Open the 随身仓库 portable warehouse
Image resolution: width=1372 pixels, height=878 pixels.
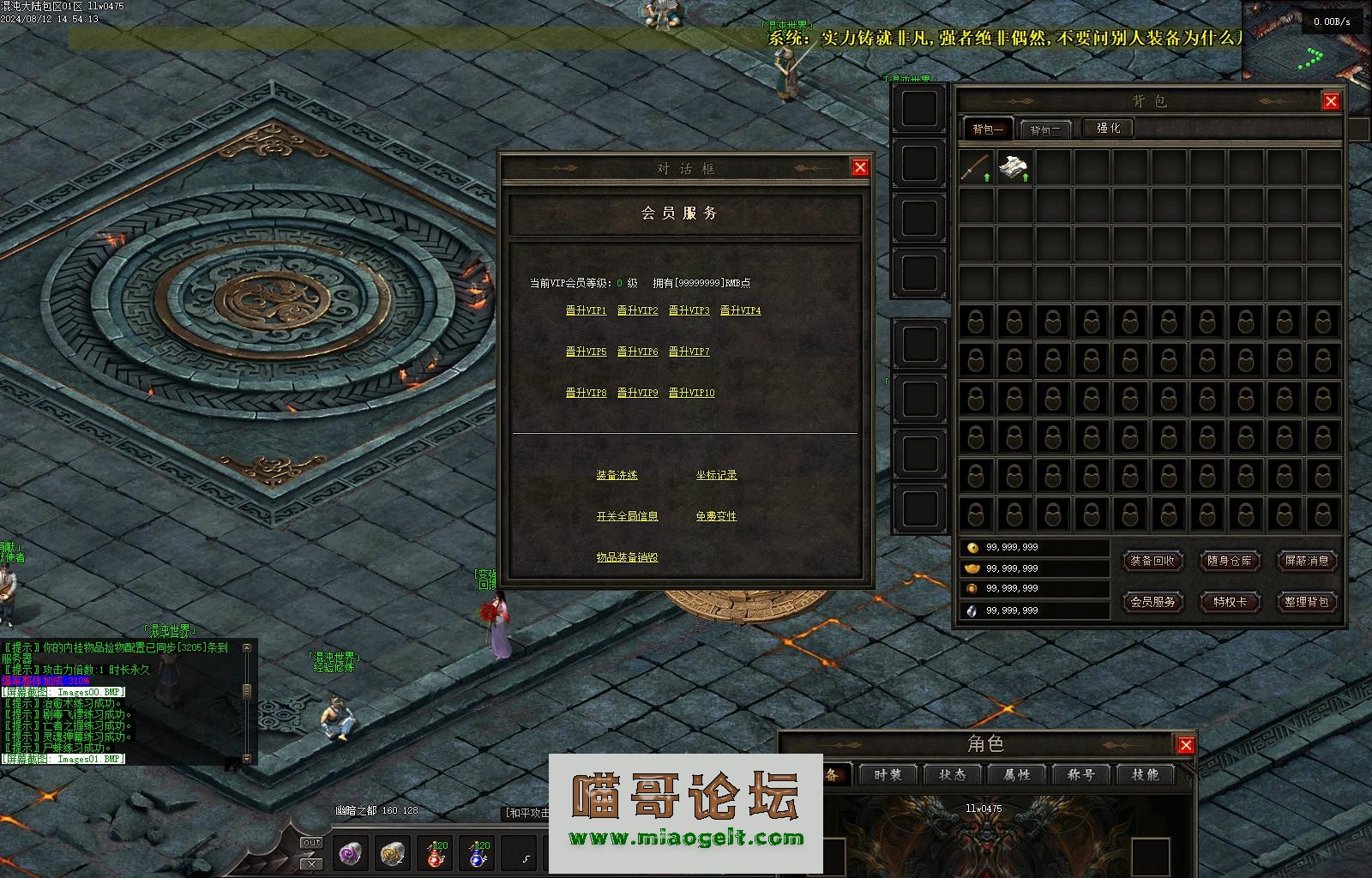[1229, 561]
